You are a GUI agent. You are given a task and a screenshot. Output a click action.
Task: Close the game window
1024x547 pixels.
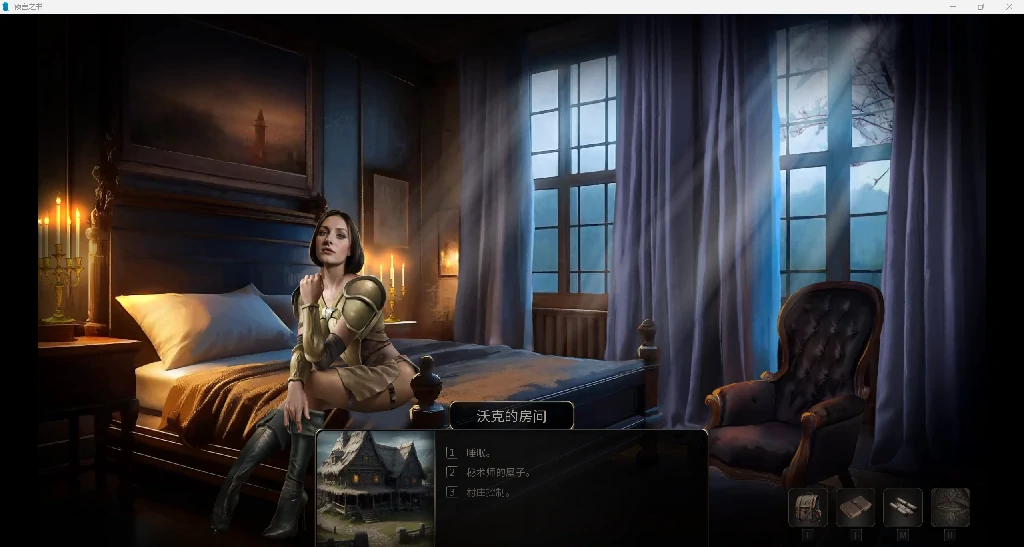coord(1008,7)
